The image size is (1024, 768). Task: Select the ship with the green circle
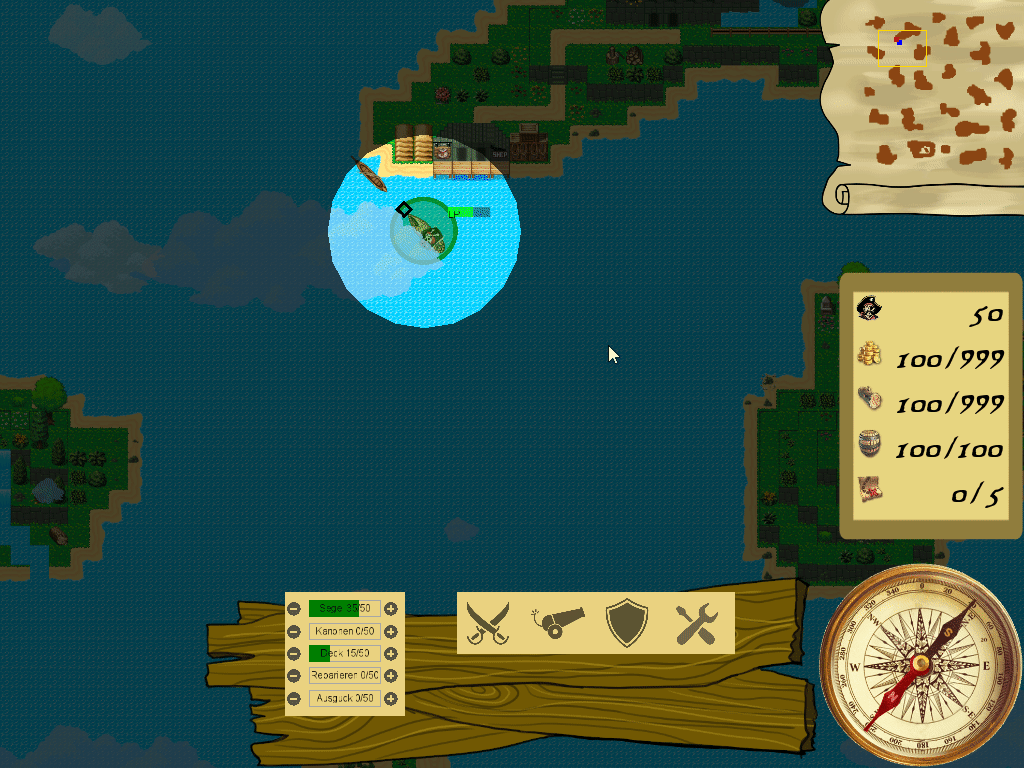click(x=424, y=231)
